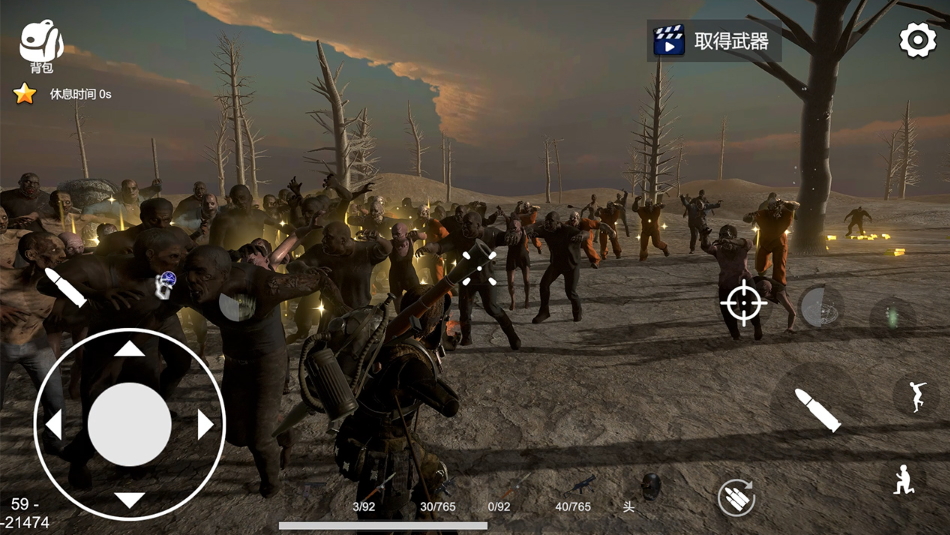The image size is (950, 535).
Task: Fire with the small bullet button above the joystick
Action: pos(66,287)
